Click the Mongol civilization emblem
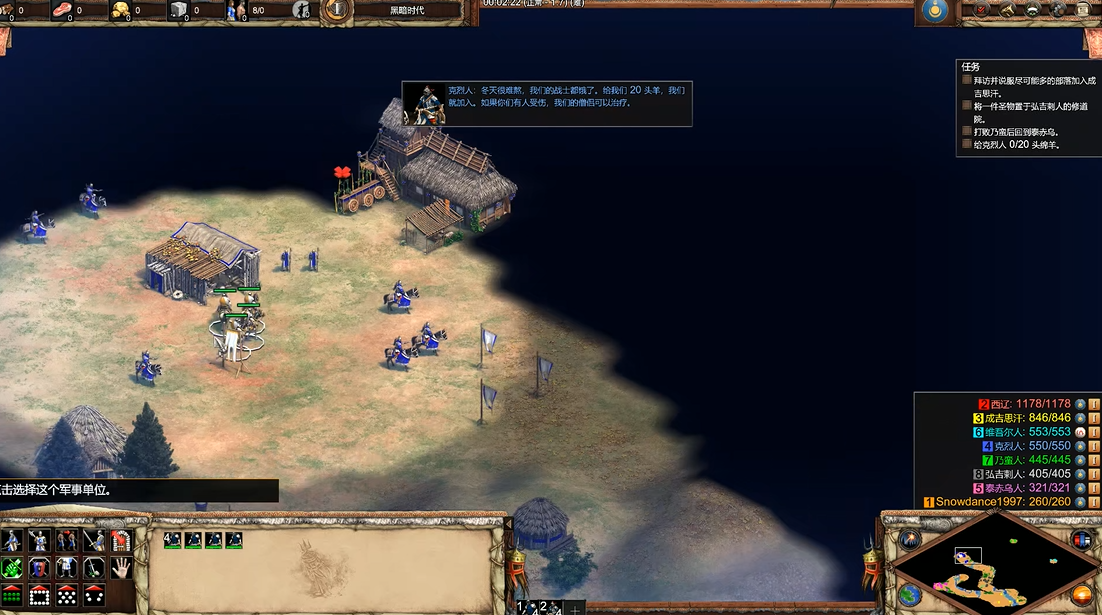Image resolution: width=1102 pixels, height=615 pixels. [x=936, y=11]
